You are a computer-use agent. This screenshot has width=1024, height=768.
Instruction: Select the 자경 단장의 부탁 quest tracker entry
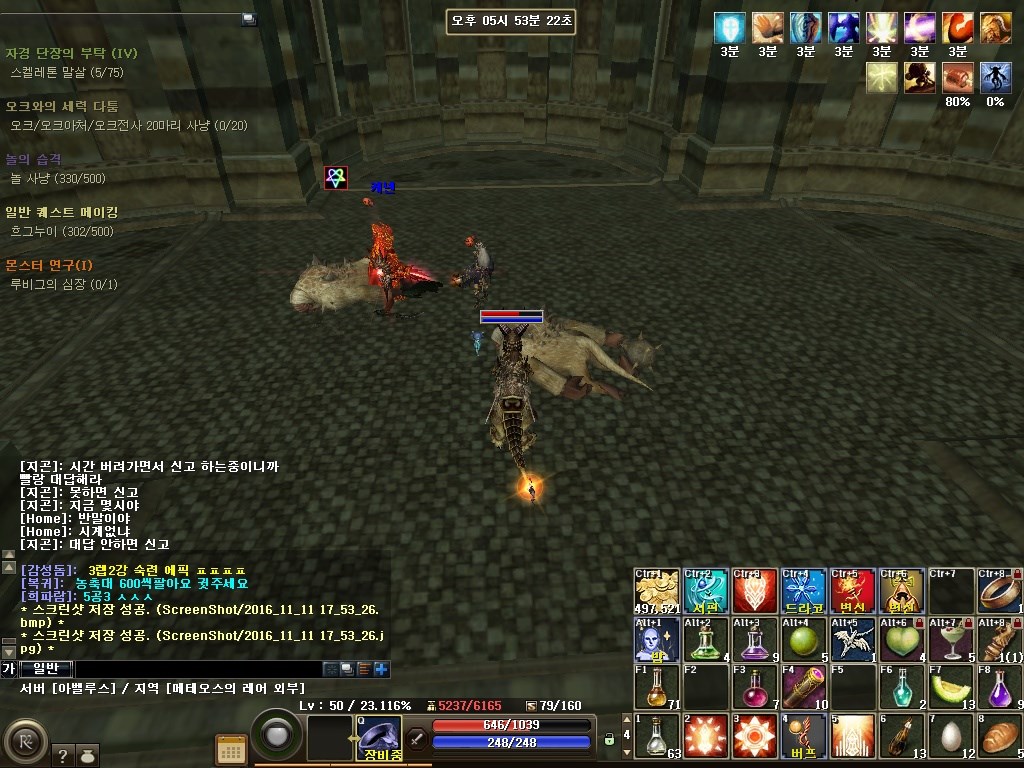pyautogui.click(x=71, y=52)
